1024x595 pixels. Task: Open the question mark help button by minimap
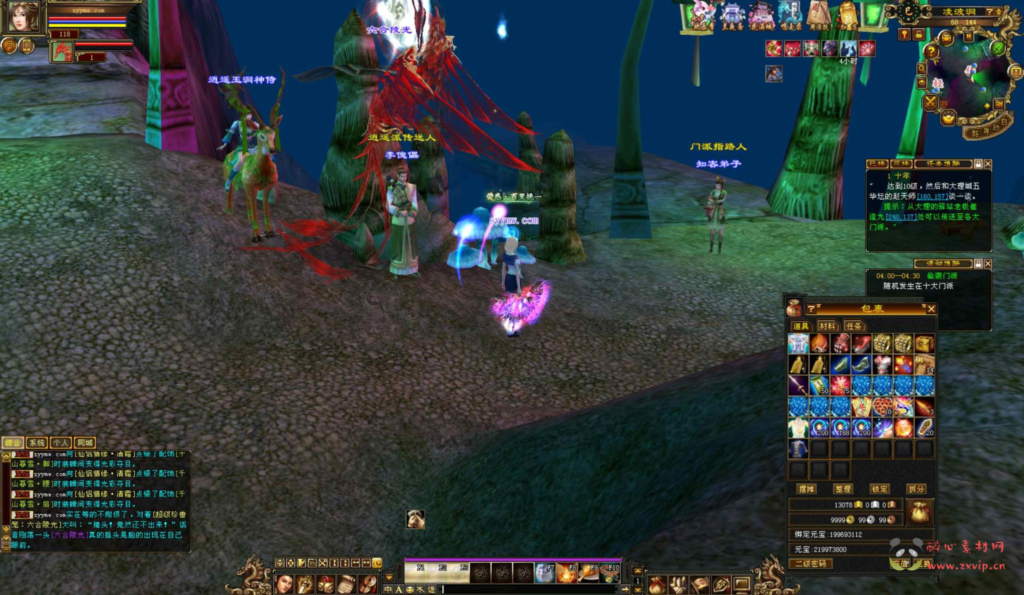click(x=932, y=52)
